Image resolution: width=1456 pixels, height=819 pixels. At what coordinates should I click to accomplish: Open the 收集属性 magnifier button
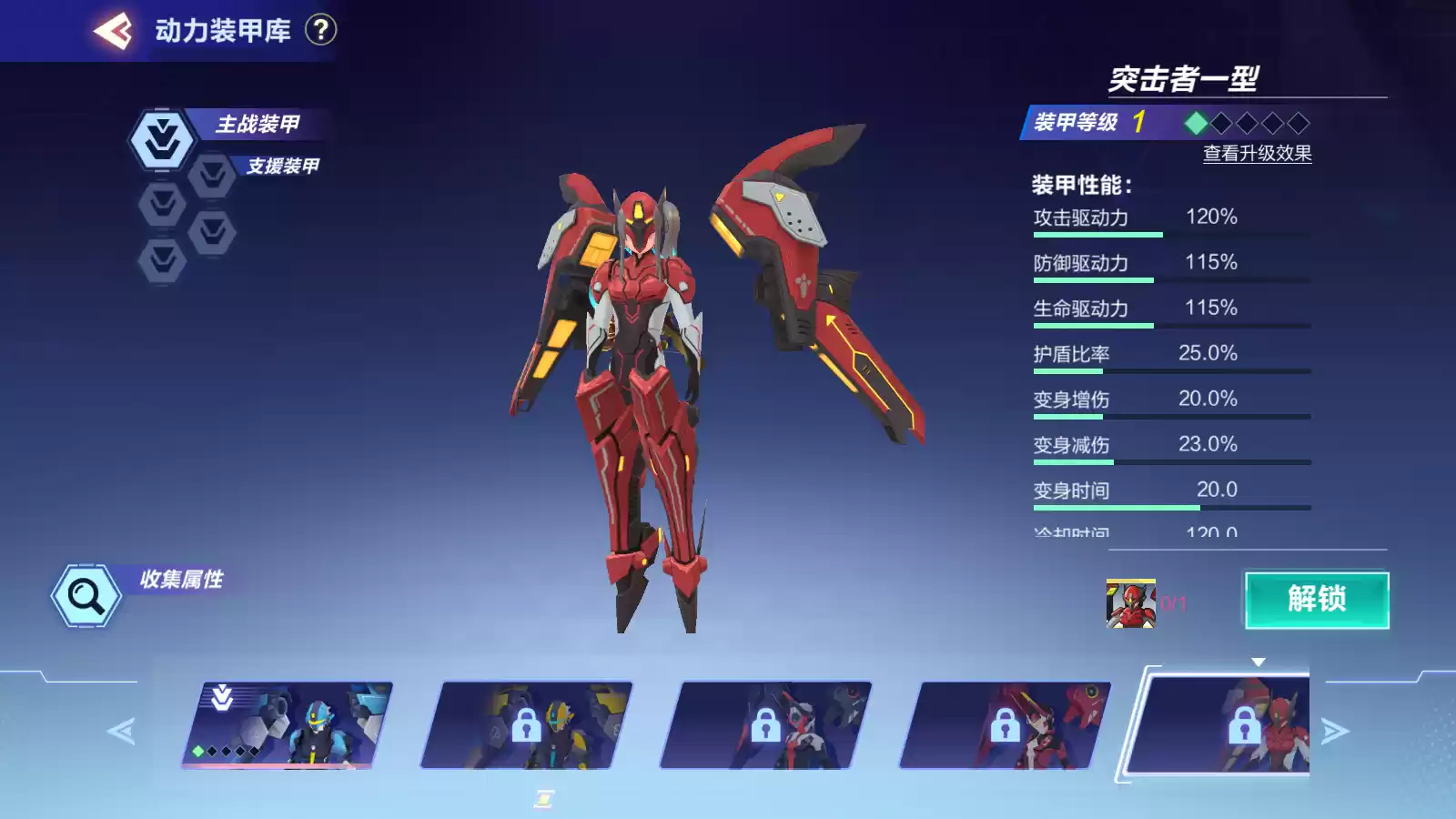pos(86,596)
